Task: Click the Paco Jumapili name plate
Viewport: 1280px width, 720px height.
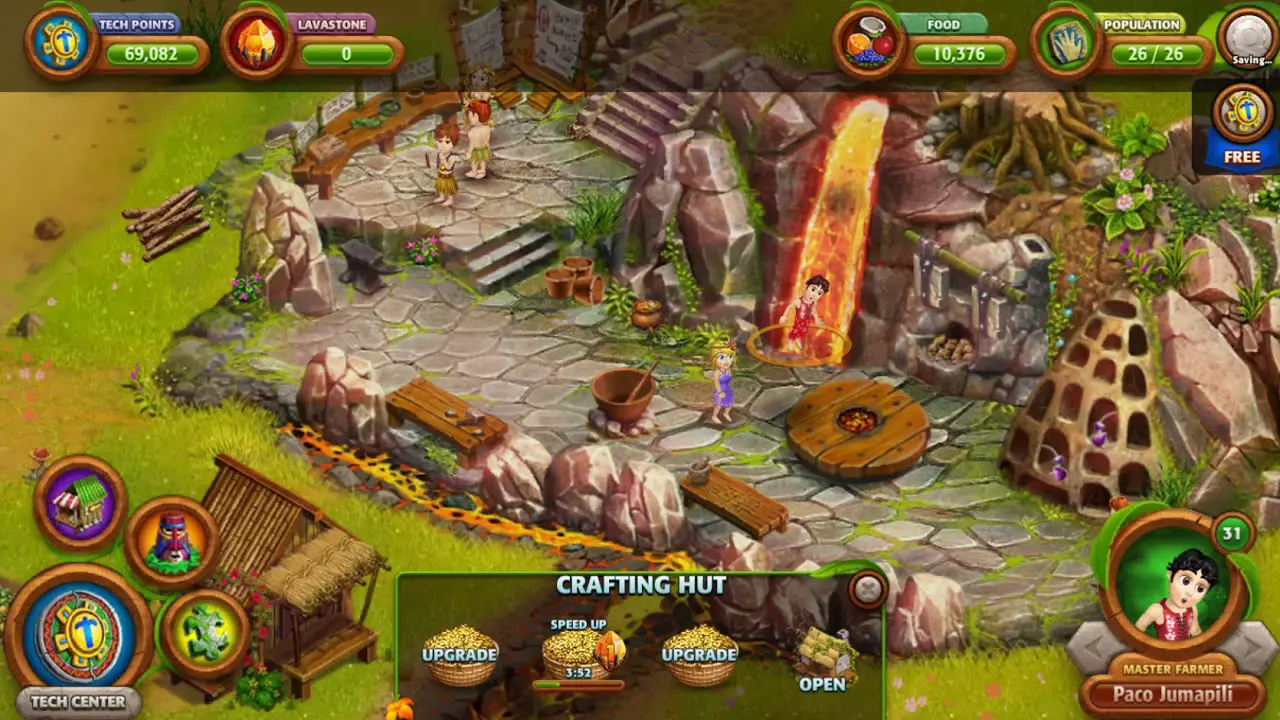Action: point(1174,695)
